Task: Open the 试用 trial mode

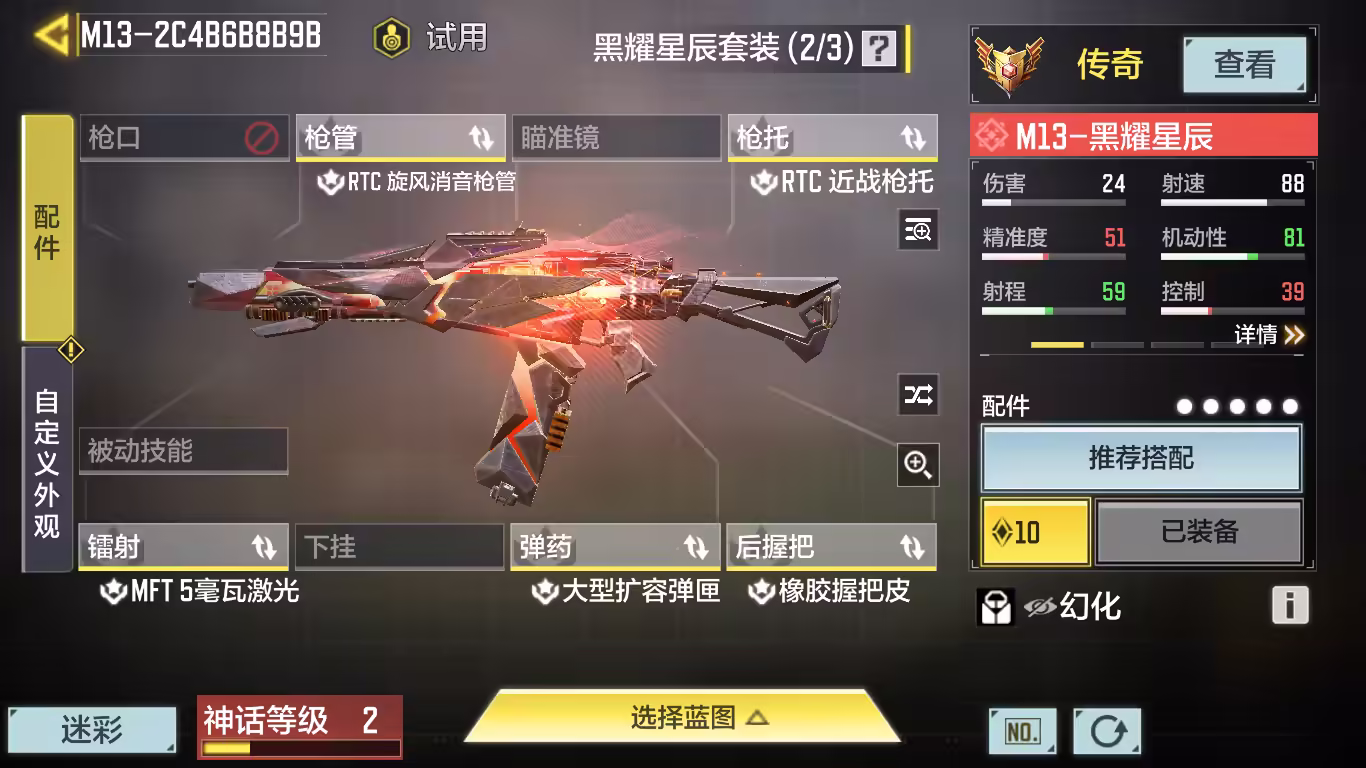Action: click(x=432, y=38)
